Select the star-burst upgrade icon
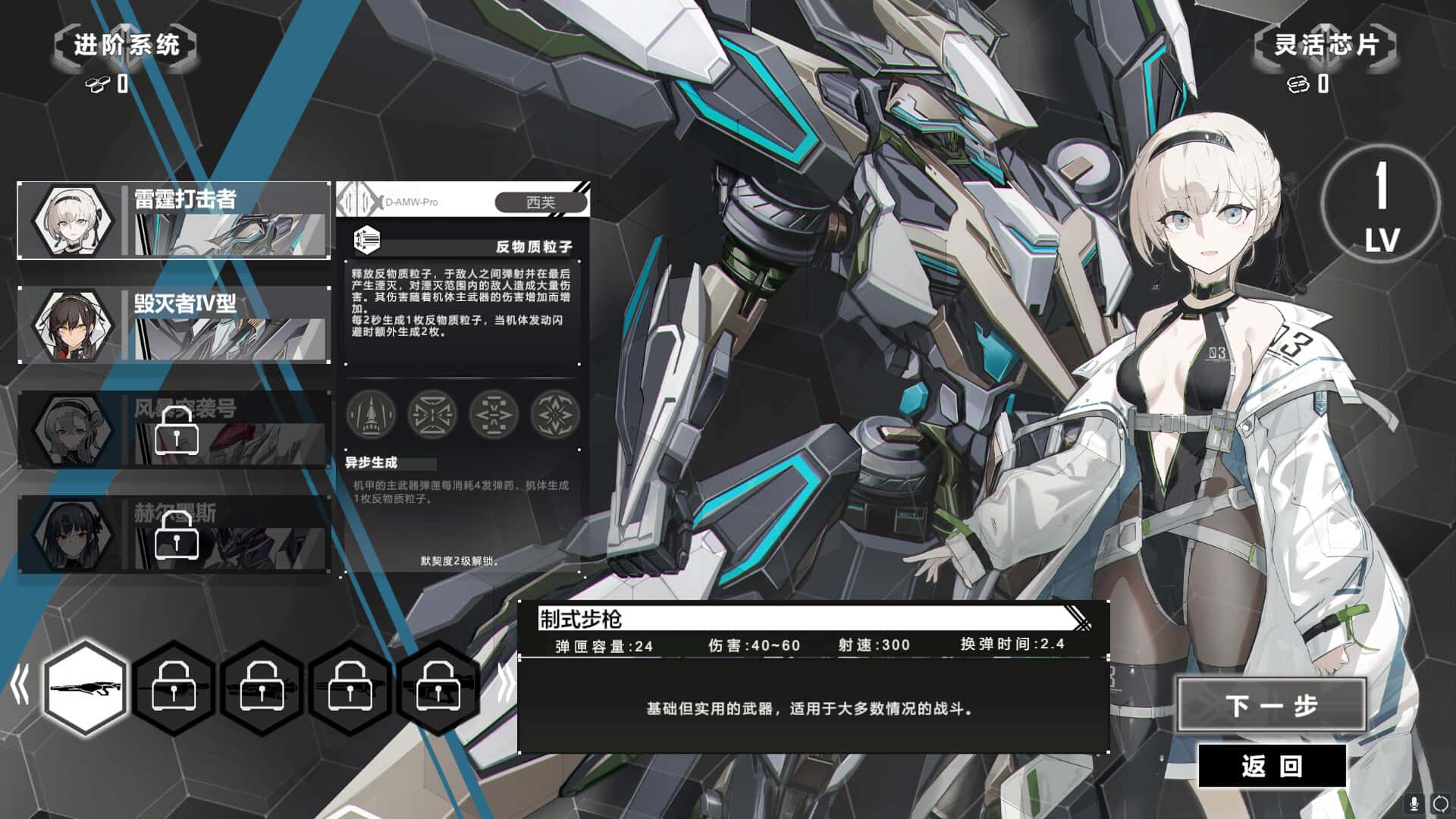This screenshot has width=1456, height=819. [x=555, y=414]
